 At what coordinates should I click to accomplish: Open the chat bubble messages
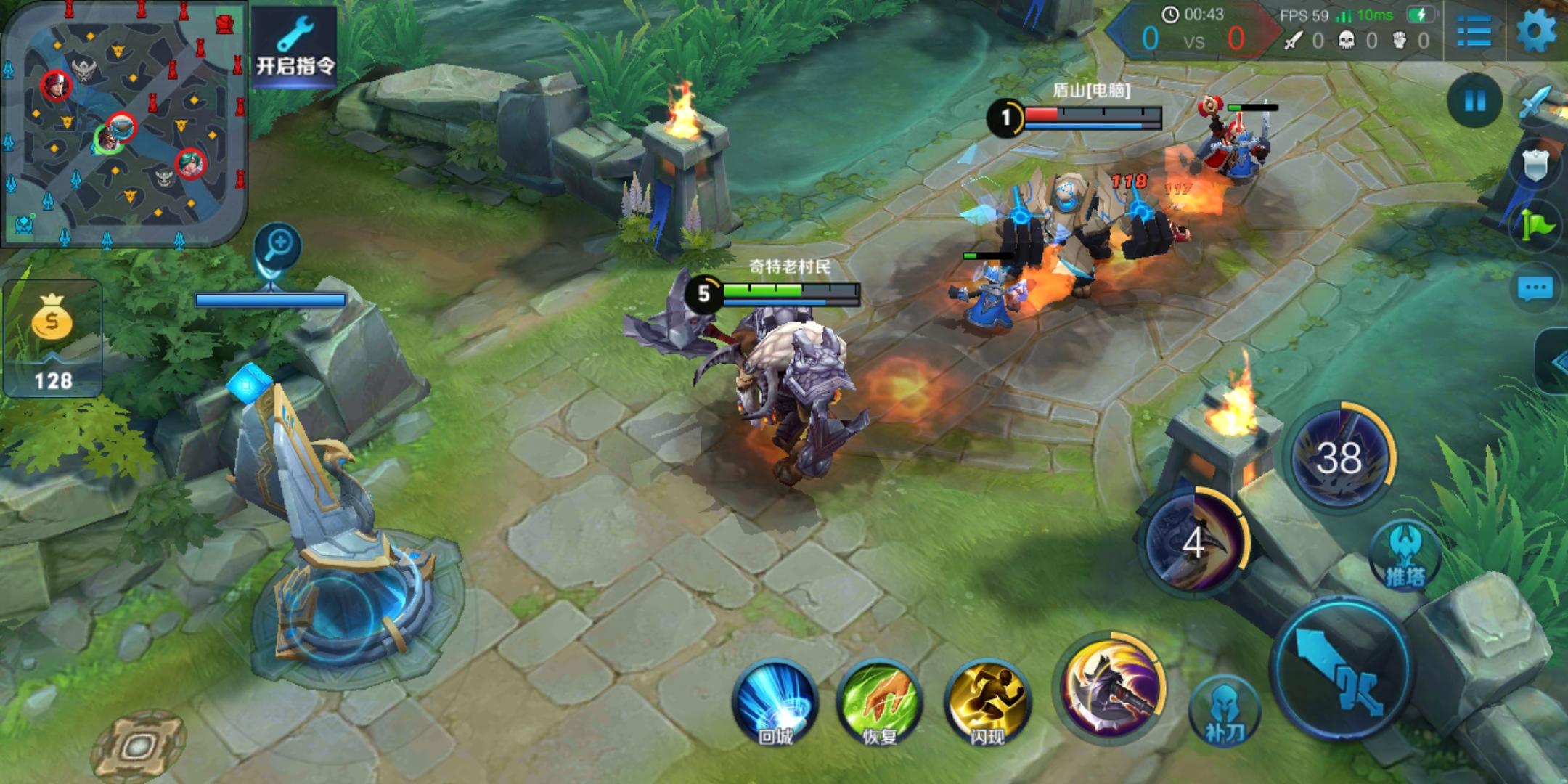pyautogui.click(x=1535, y=290)
